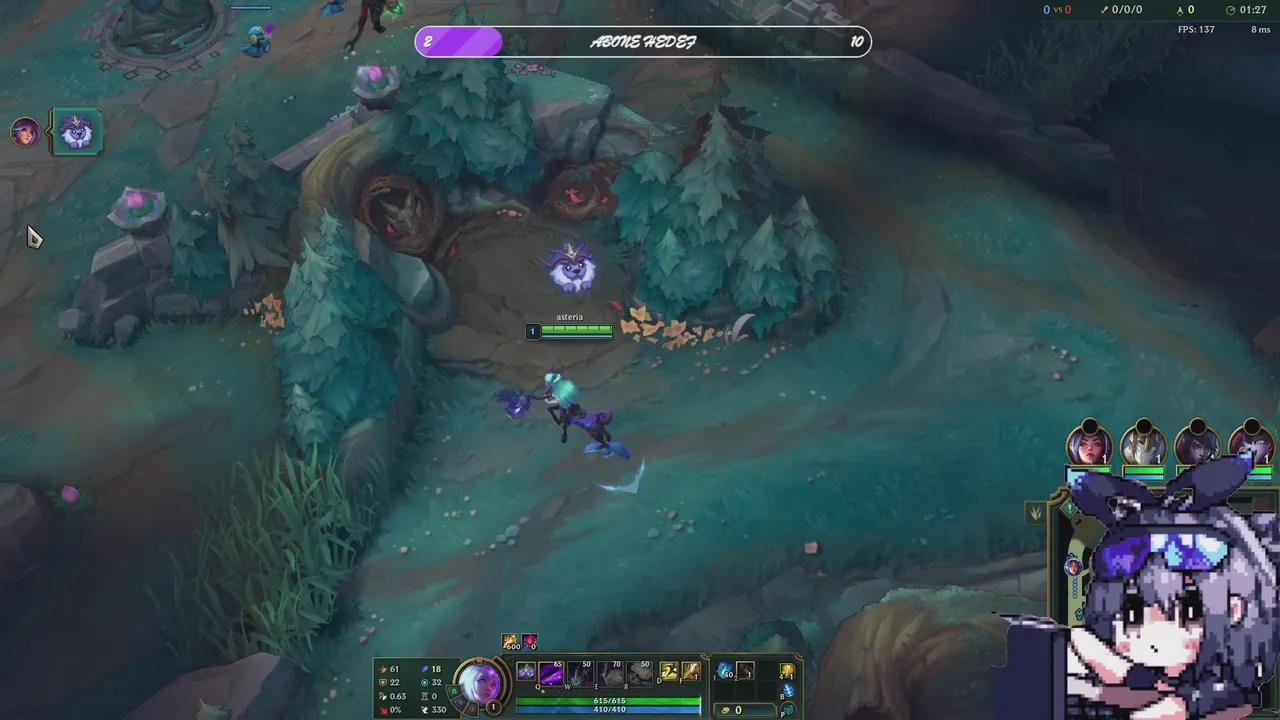Image resolution: width=1280 pixels, height=720 pixels.
Task: Open the shop via the gold coin counter
Action: (733, 710)
